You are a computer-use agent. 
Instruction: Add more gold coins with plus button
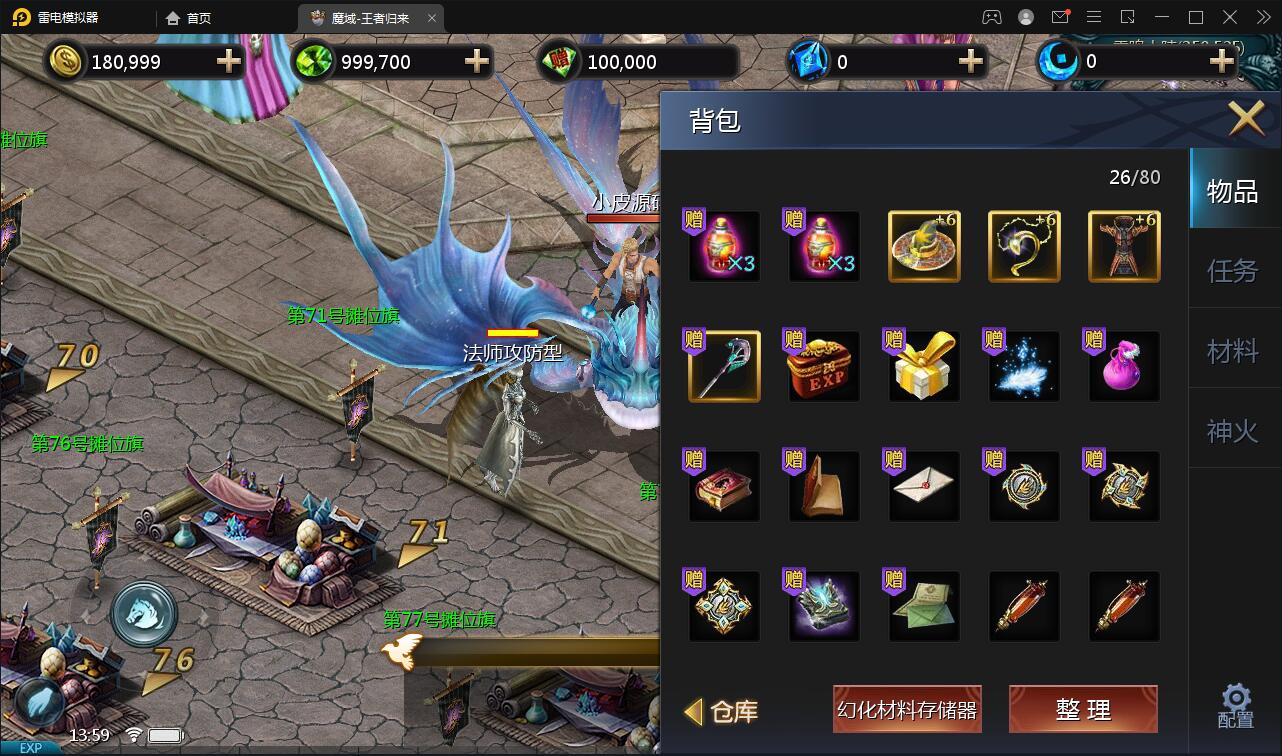229,61
